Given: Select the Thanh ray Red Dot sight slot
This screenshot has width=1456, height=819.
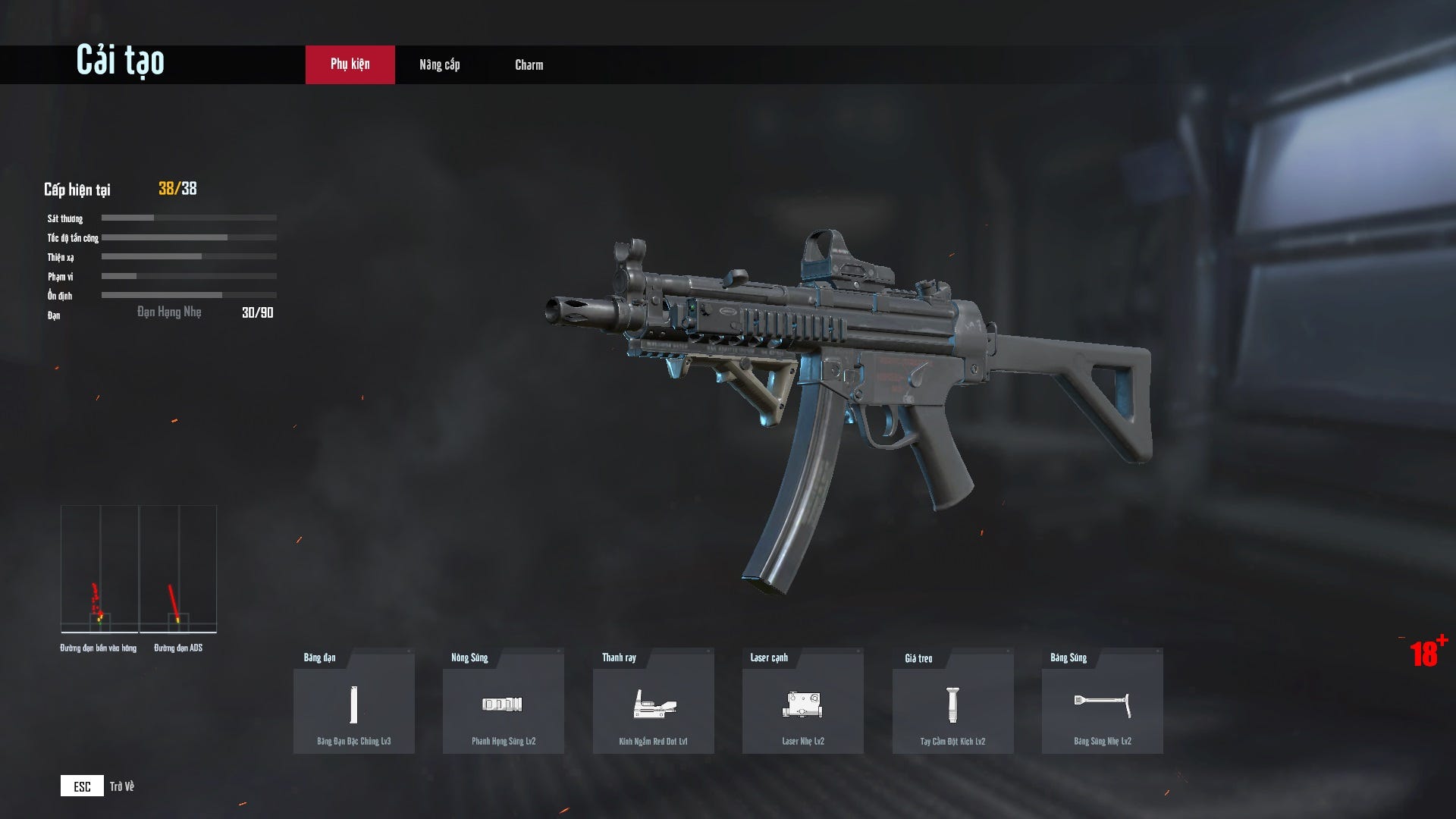Looking at the screenshot, I should 653,704.
